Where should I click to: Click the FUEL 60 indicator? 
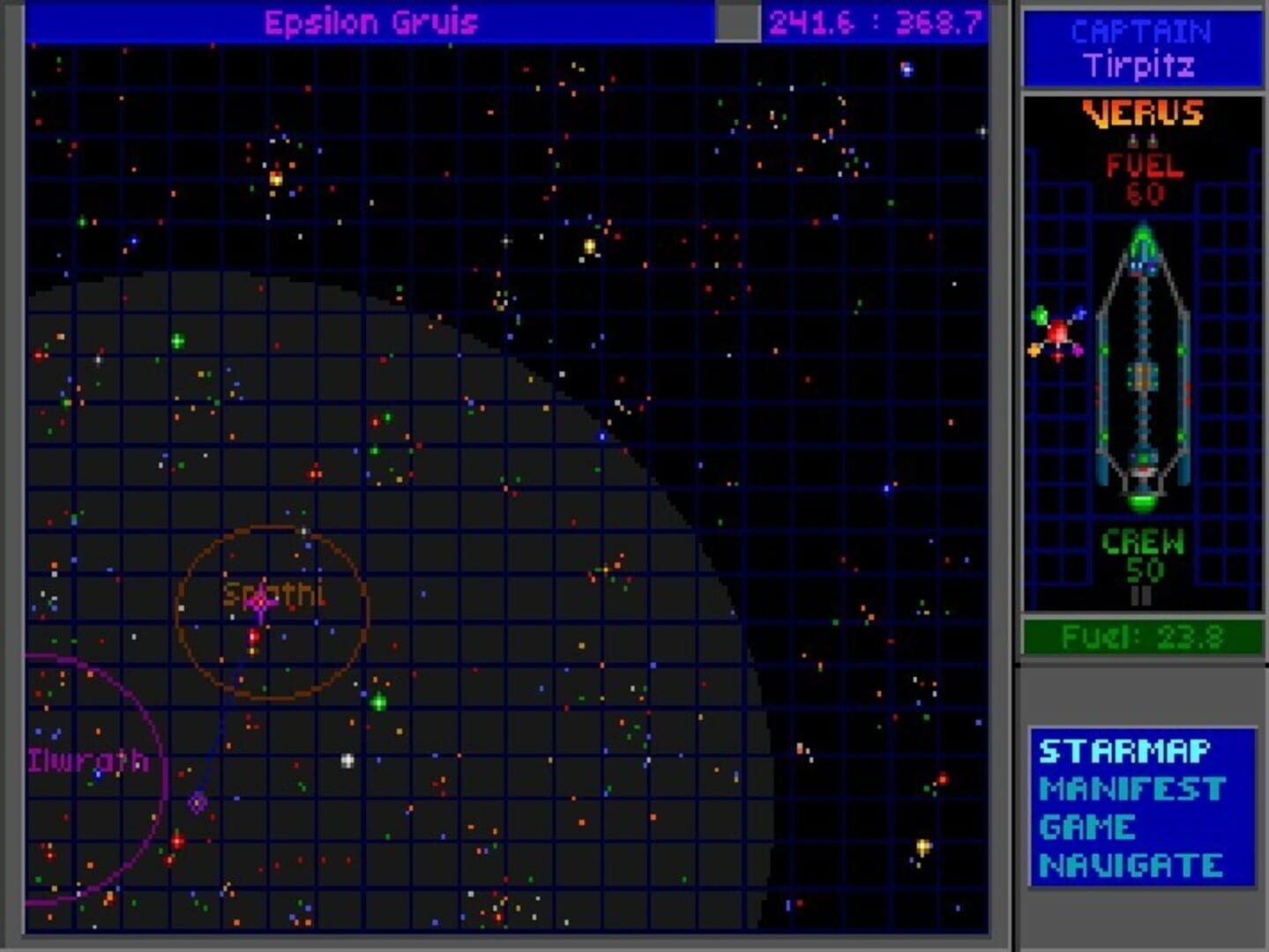click(x=1142, y=175)
